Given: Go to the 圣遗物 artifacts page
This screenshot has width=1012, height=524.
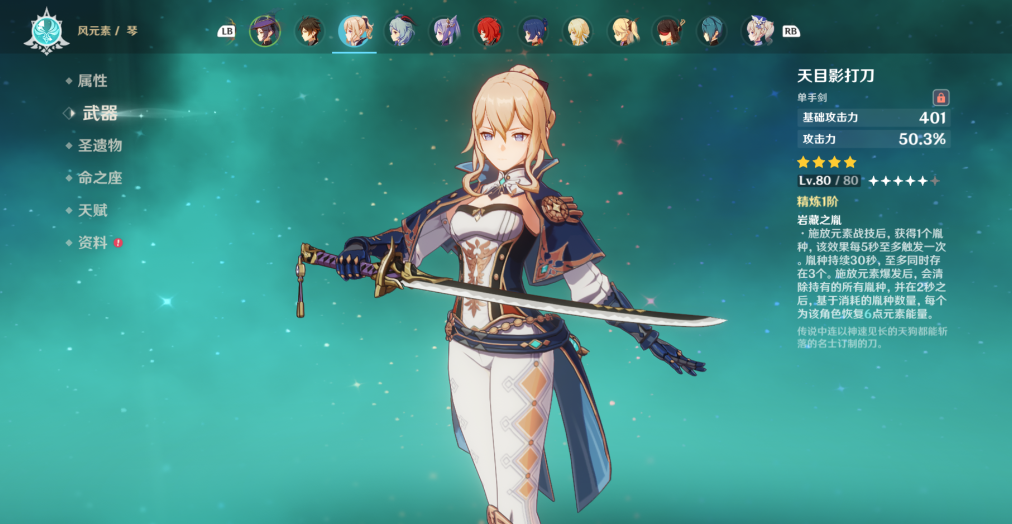Looking at the screenshot, I should click(99, 146).
